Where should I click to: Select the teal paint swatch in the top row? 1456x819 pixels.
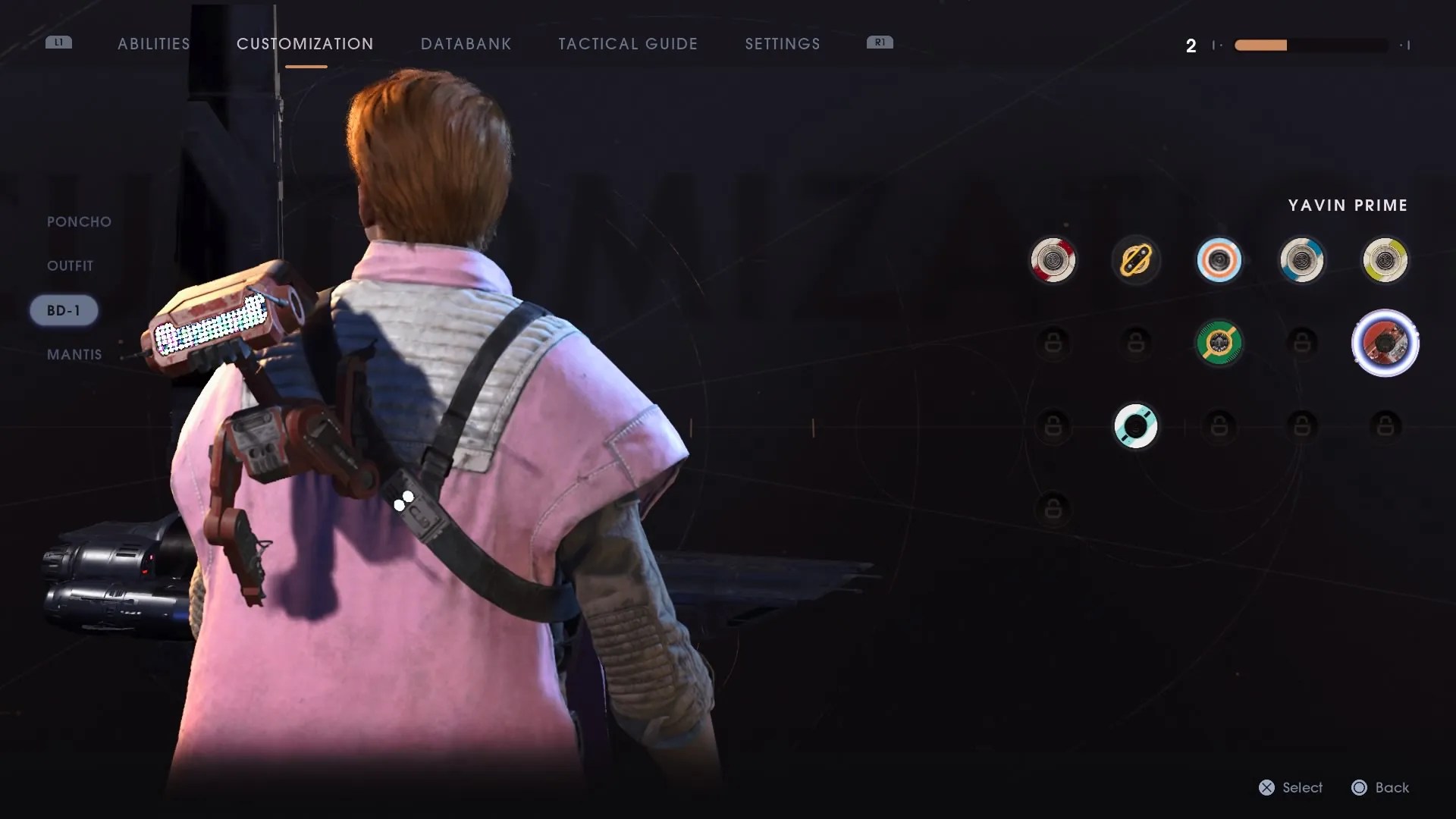pyautogui.click(x=1302, y=259)
